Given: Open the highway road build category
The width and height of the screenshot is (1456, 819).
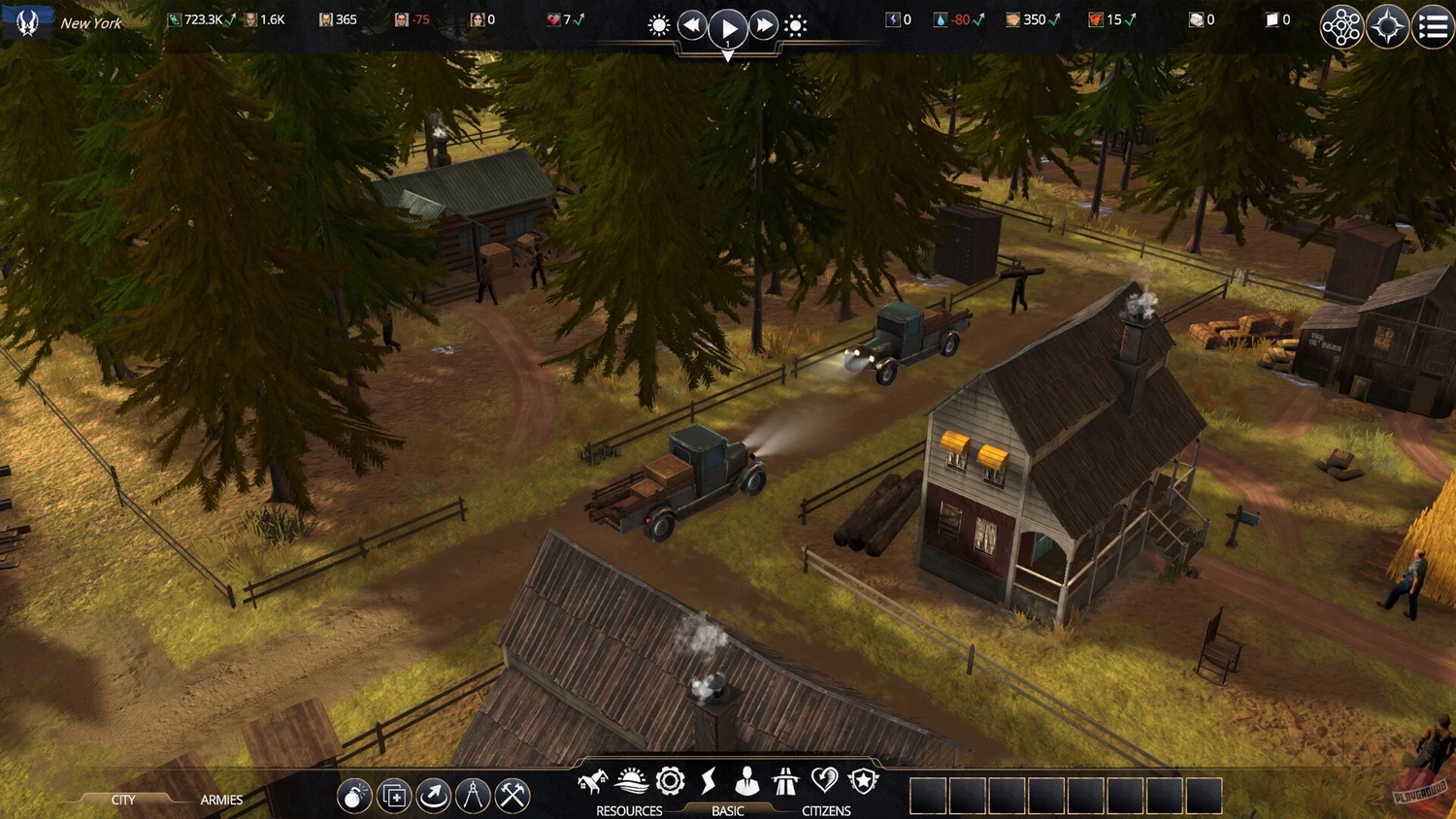Looking at the screenshot, I should pyautogui.click(x=785, y=781).
